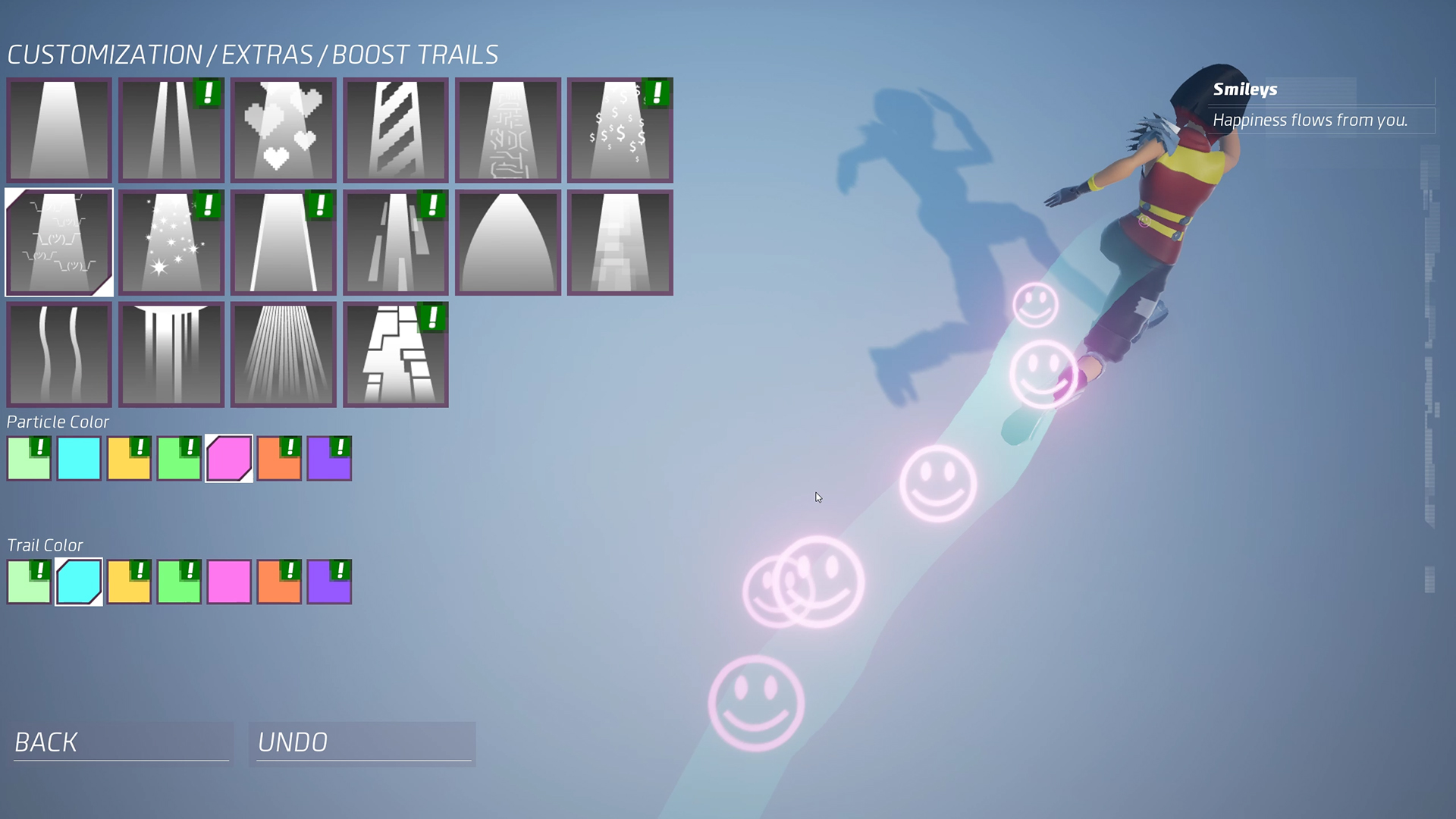Select the pink Particle Color swatch
This screenshot has width=1456, height=819.
pos(229,458)
